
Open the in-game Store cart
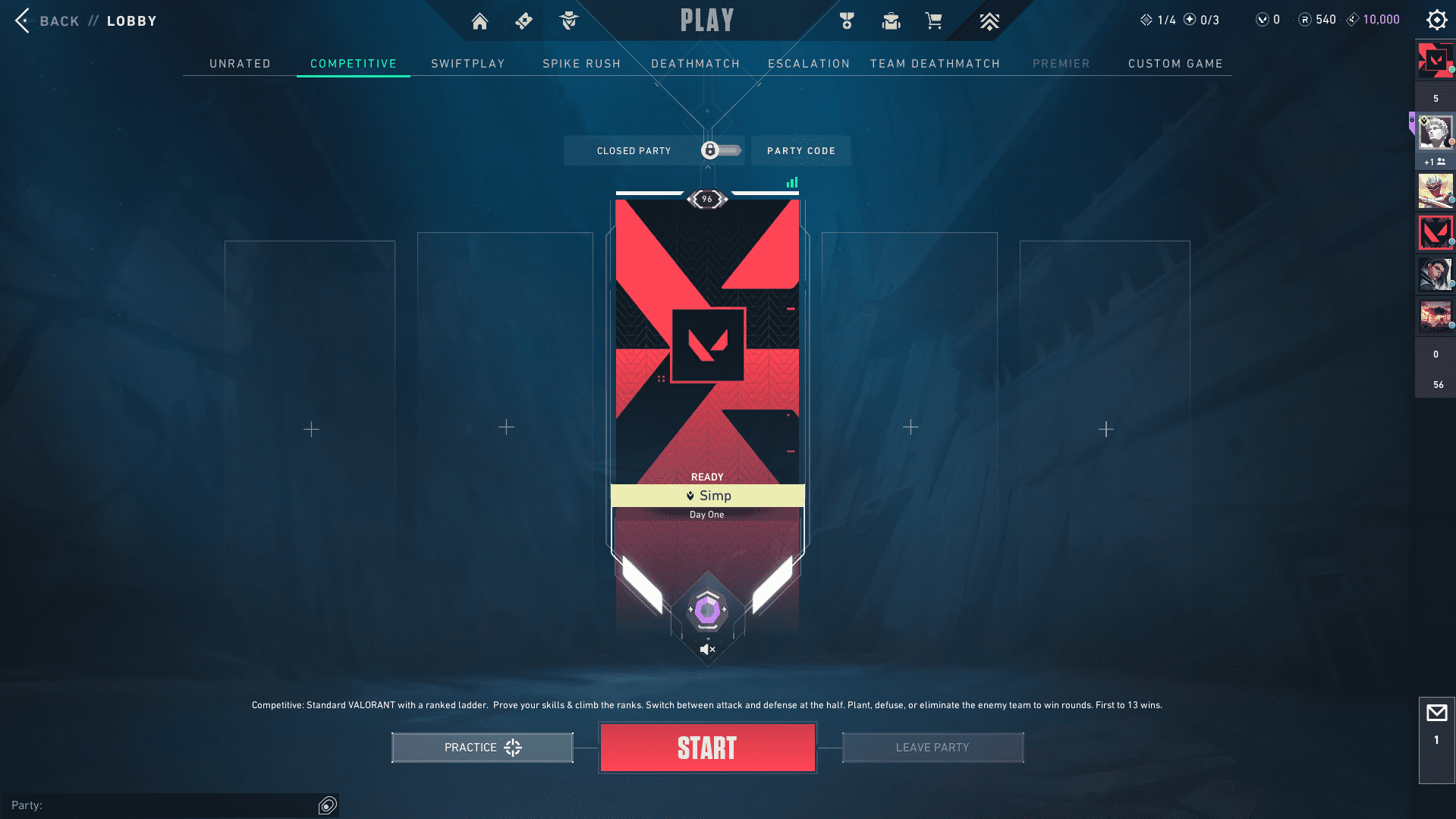pos(934,20)
